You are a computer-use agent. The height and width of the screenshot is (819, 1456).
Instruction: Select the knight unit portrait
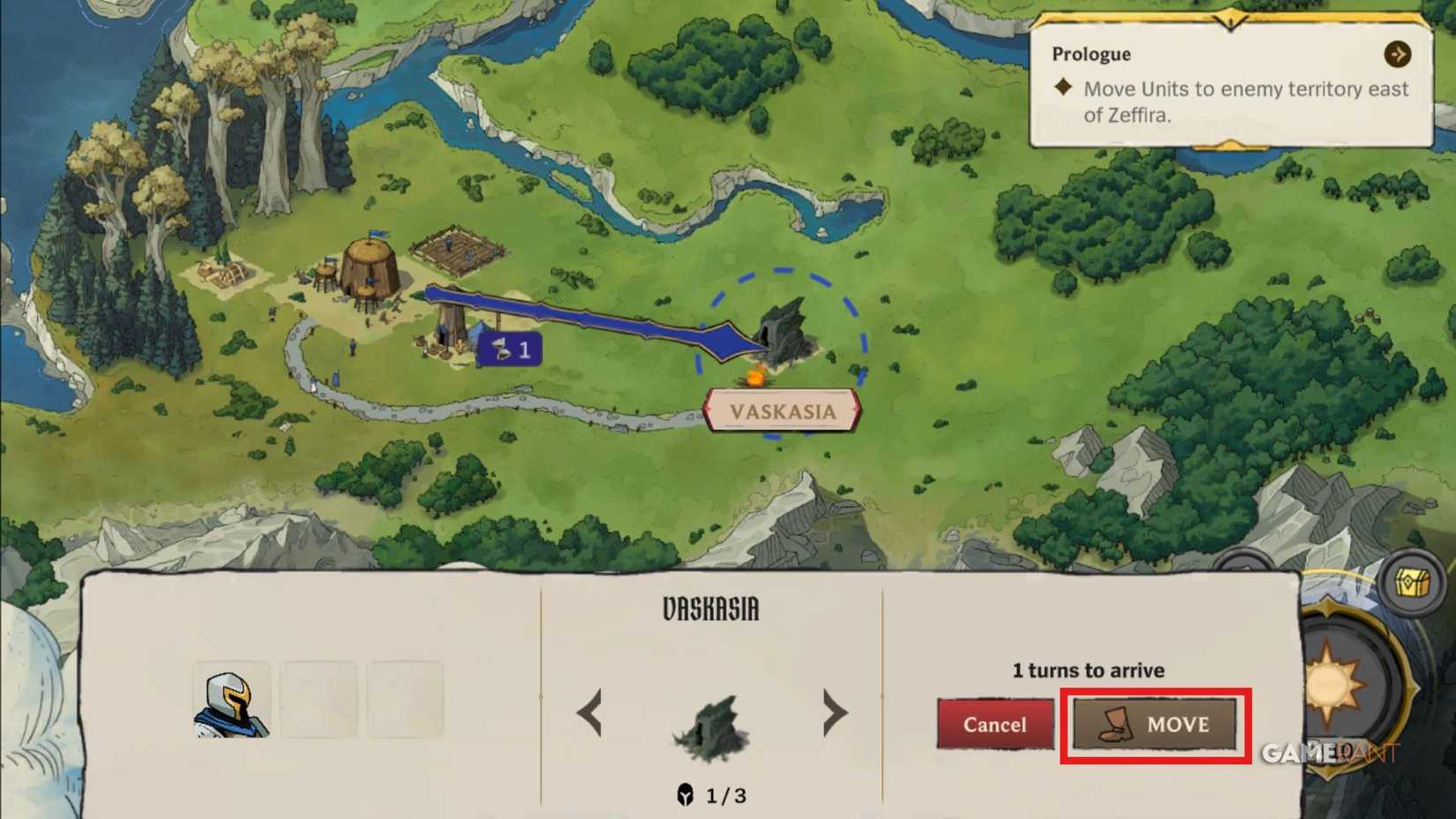click(231, 700)
